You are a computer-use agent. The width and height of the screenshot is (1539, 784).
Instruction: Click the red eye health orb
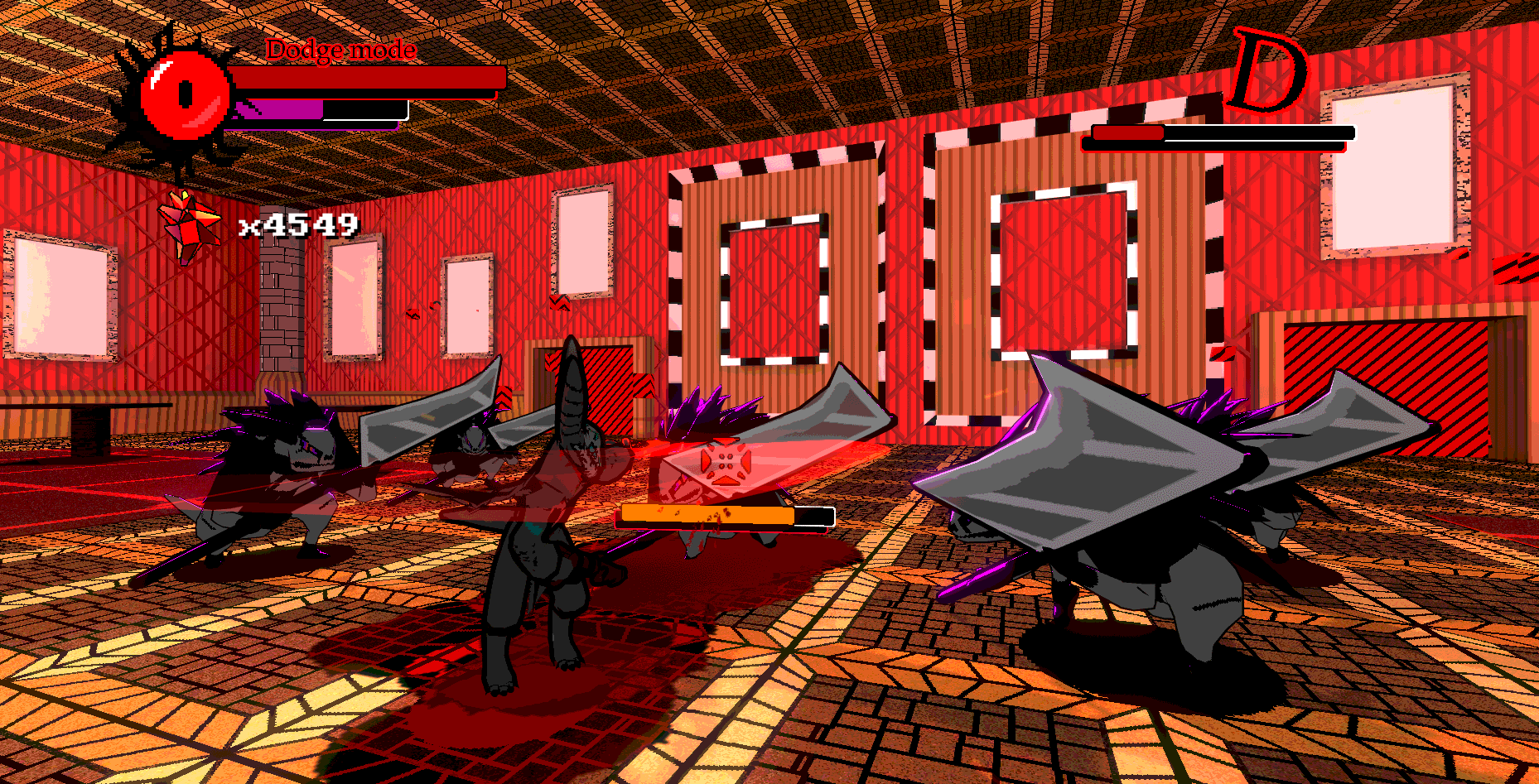(184, 95)
